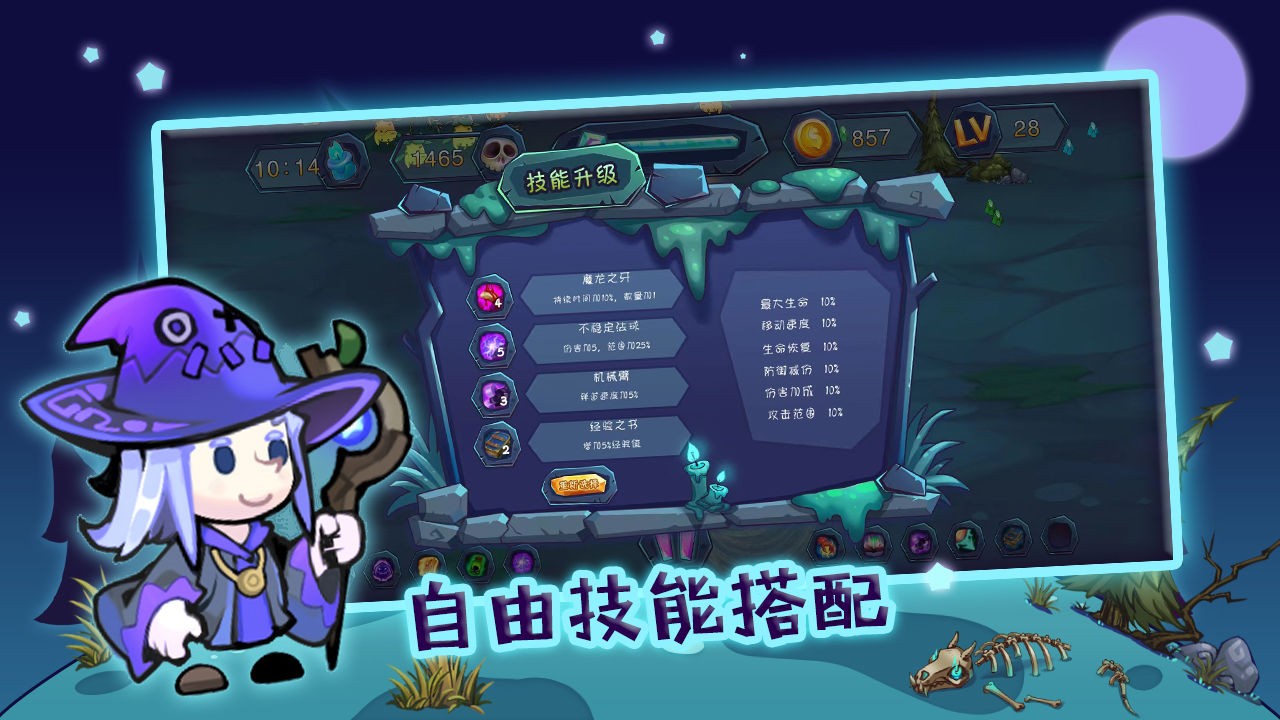Viewport: 1280px width, 720px height.
Task: Click the gold coin icon showing 857
Action: point(814,135)
